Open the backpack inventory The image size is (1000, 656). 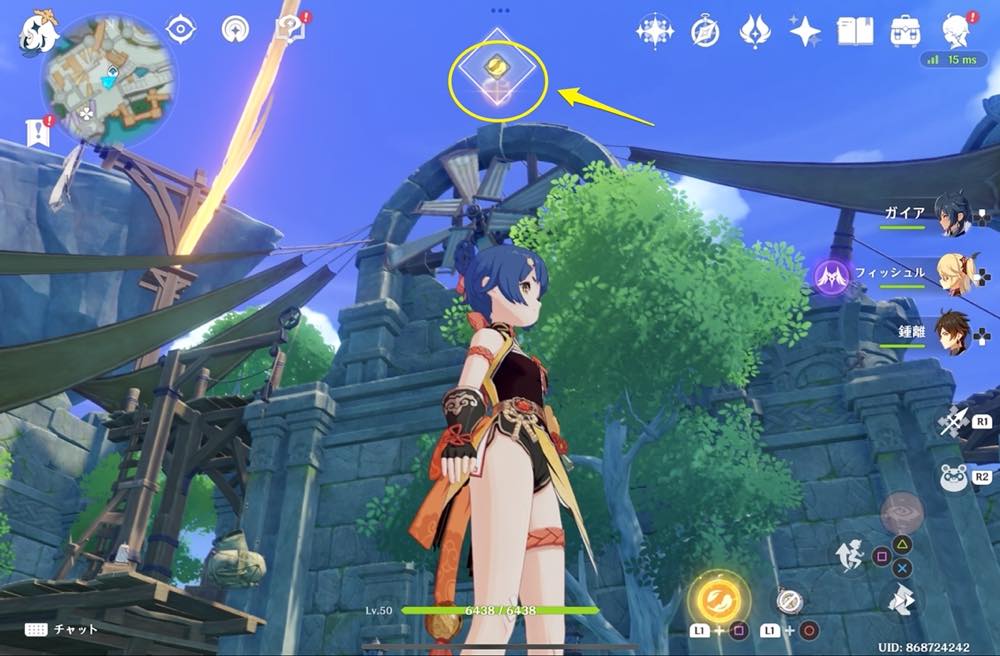coord(905,32)
